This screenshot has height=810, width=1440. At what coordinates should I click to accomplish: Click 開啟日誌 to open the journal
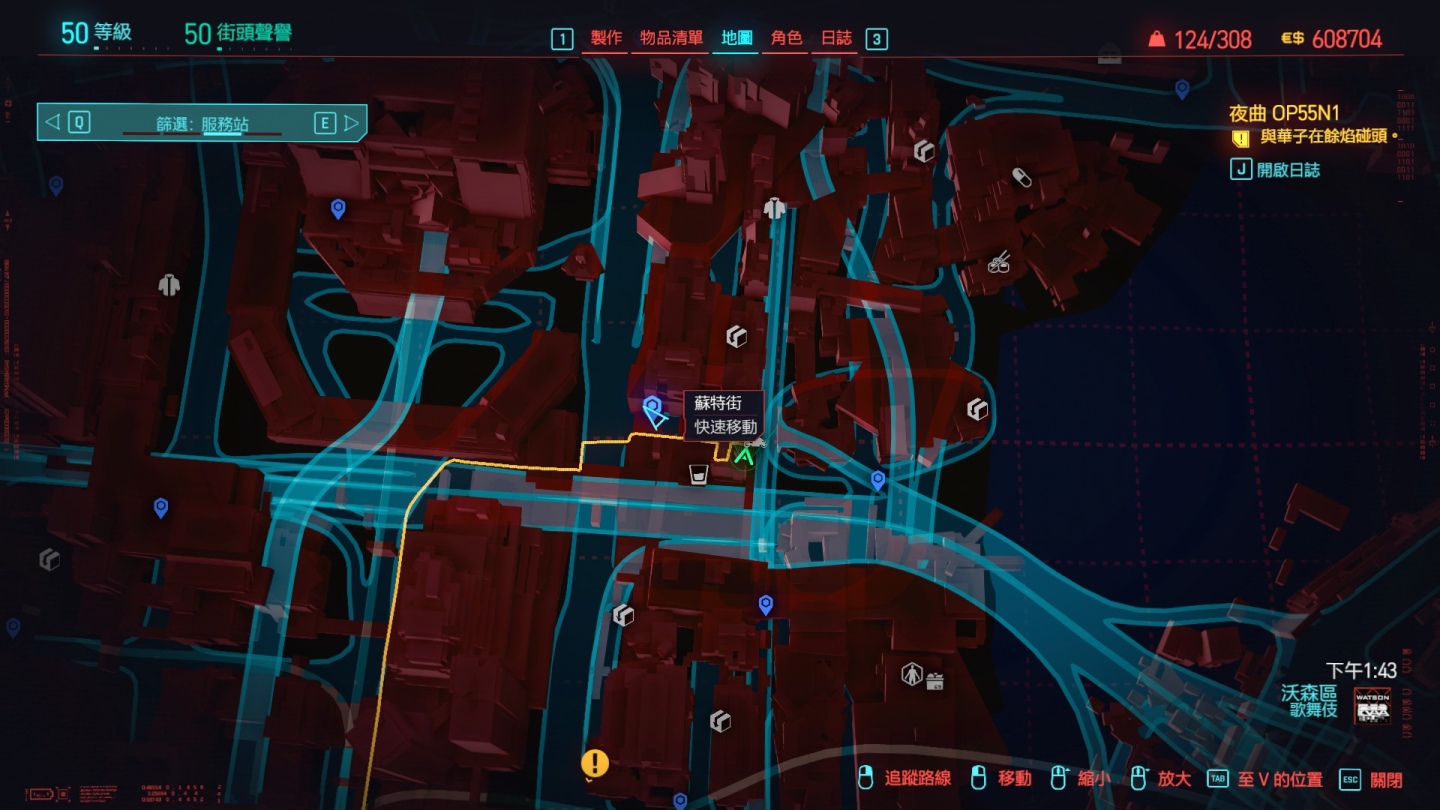1291,169
